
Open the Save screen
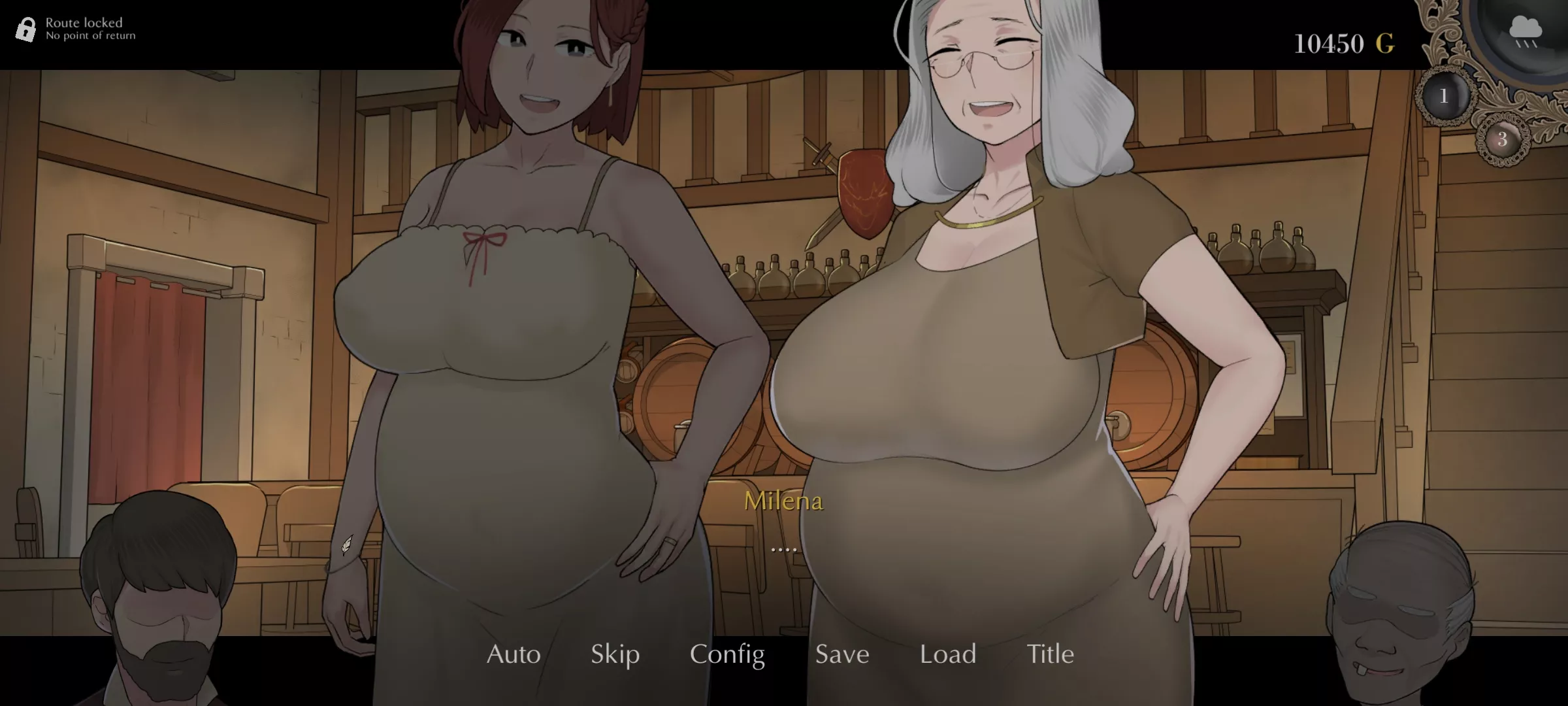841,654
